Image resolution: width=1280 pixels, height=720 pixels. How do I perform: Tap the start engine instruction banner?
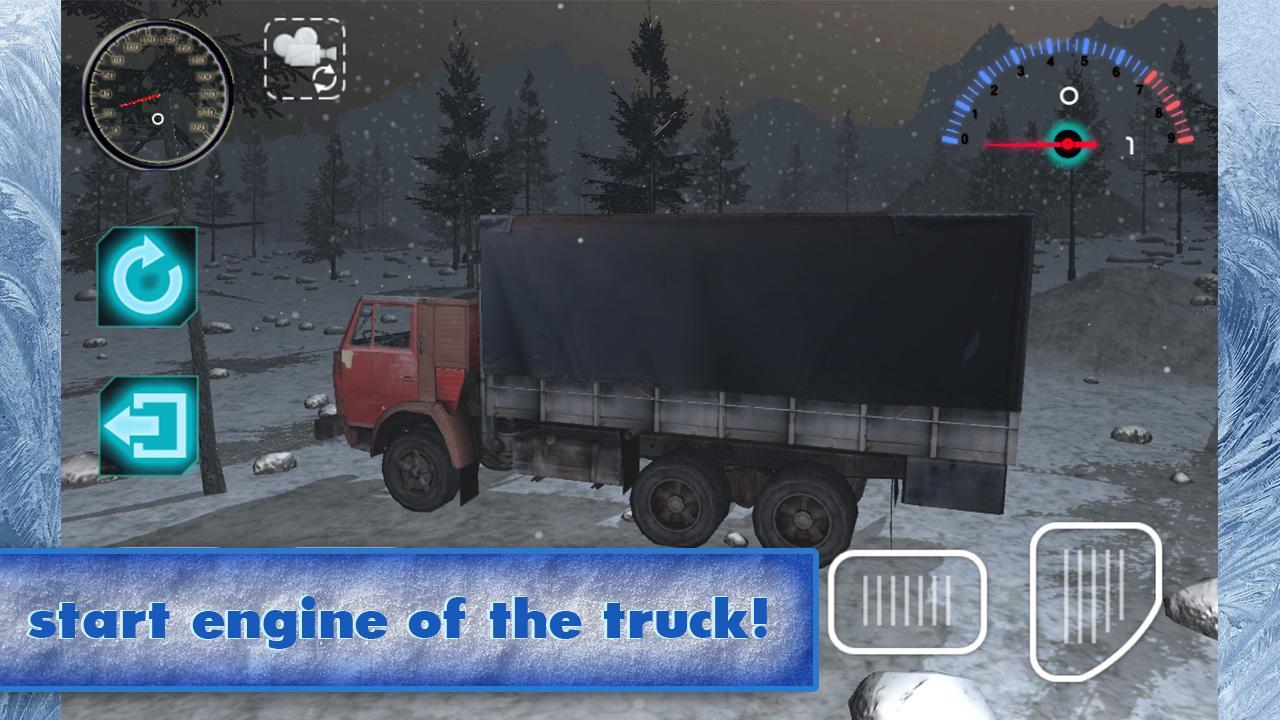tap(410, 618)
